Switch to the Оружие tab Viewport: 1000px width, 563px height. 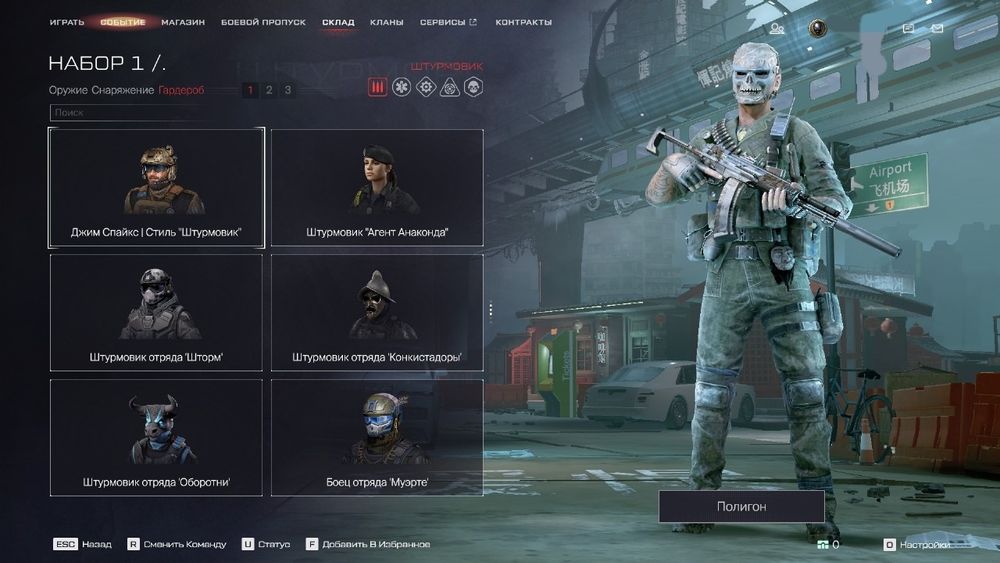(x=68, y=90)
